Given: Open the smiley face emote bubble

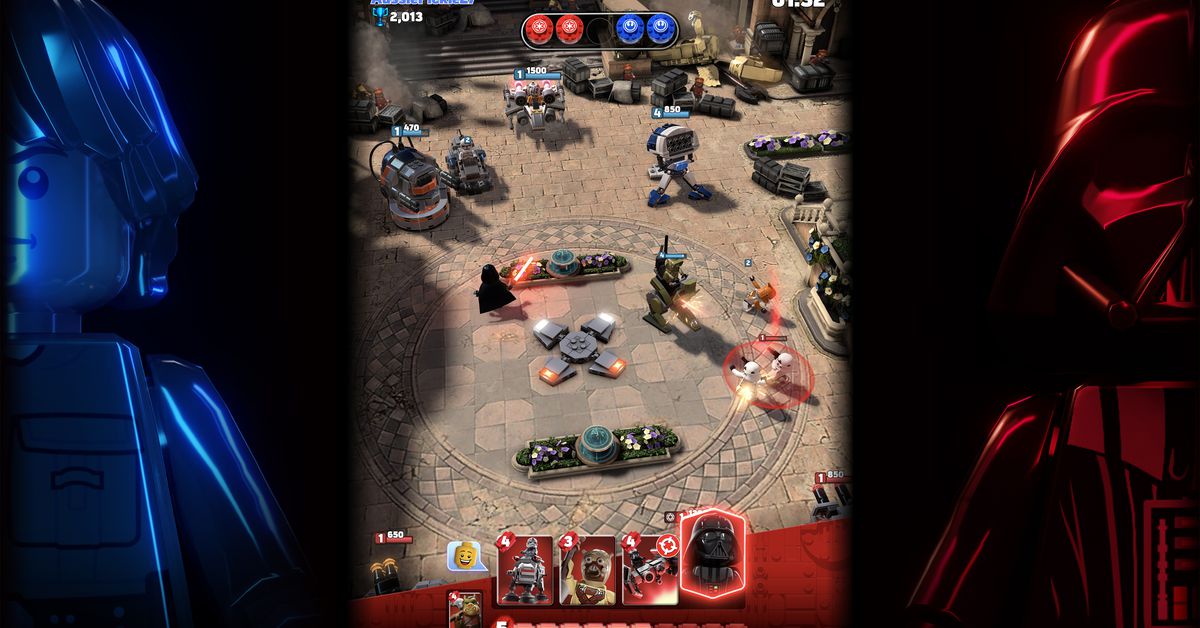Looking at the screenshot, I should 464,556.
